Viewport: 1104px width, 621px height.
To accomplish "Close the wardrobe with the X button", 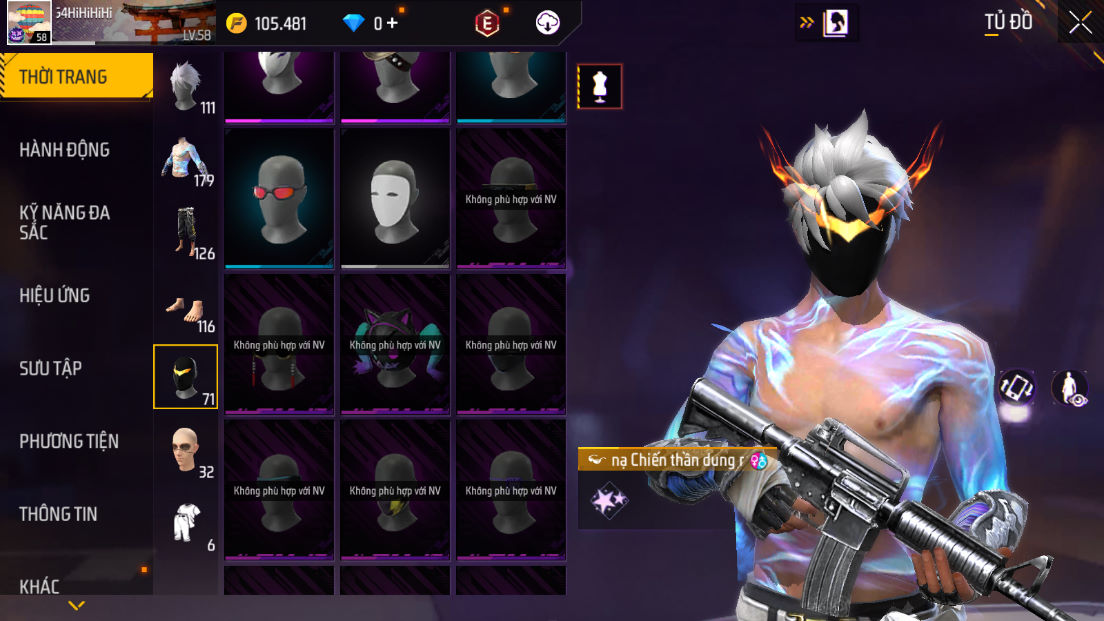I will coord(1080,22).
